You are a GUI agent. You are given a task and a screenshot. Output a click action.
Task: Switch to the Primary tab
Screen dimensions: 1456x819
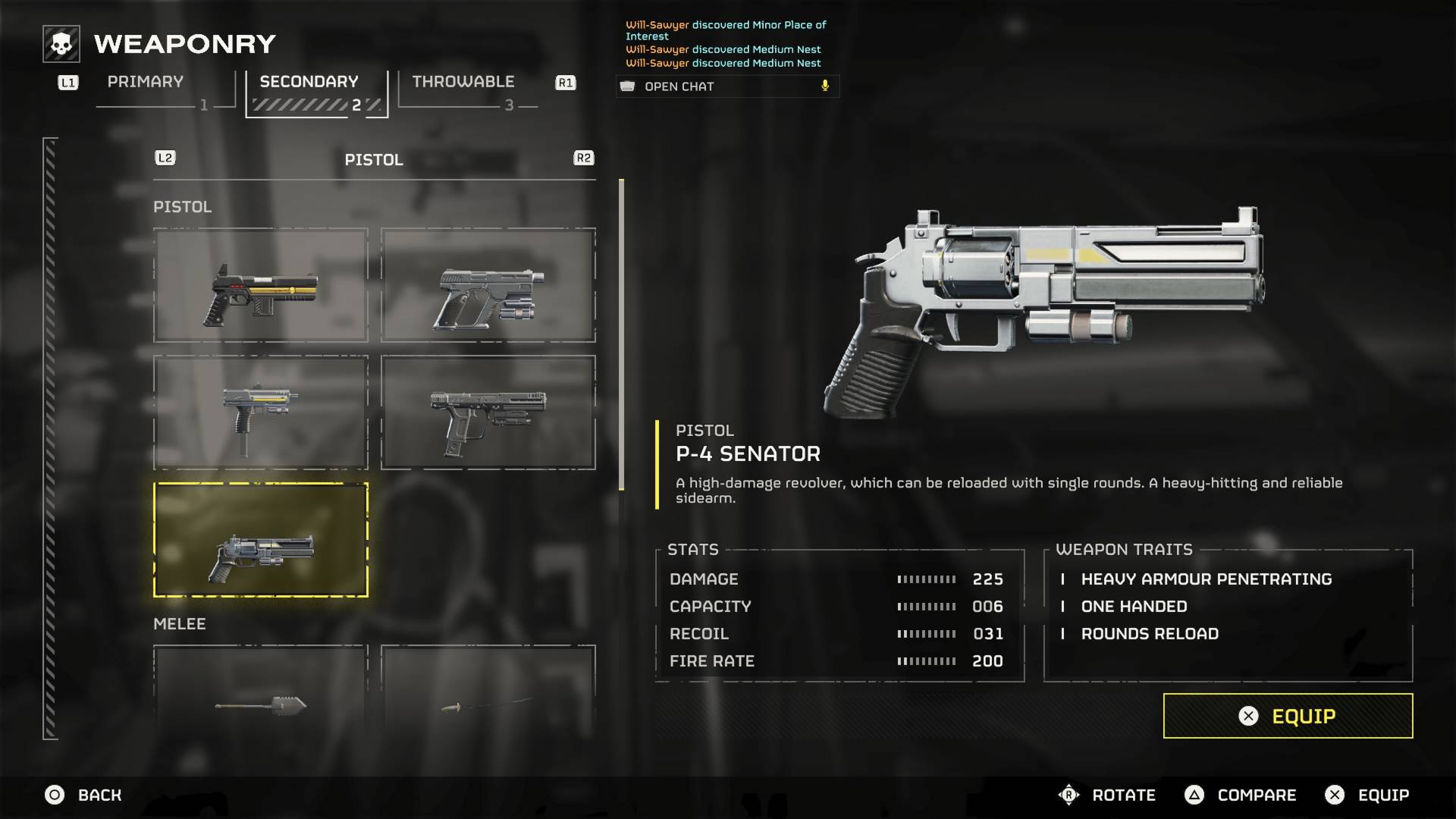click(x=145, y=82)
